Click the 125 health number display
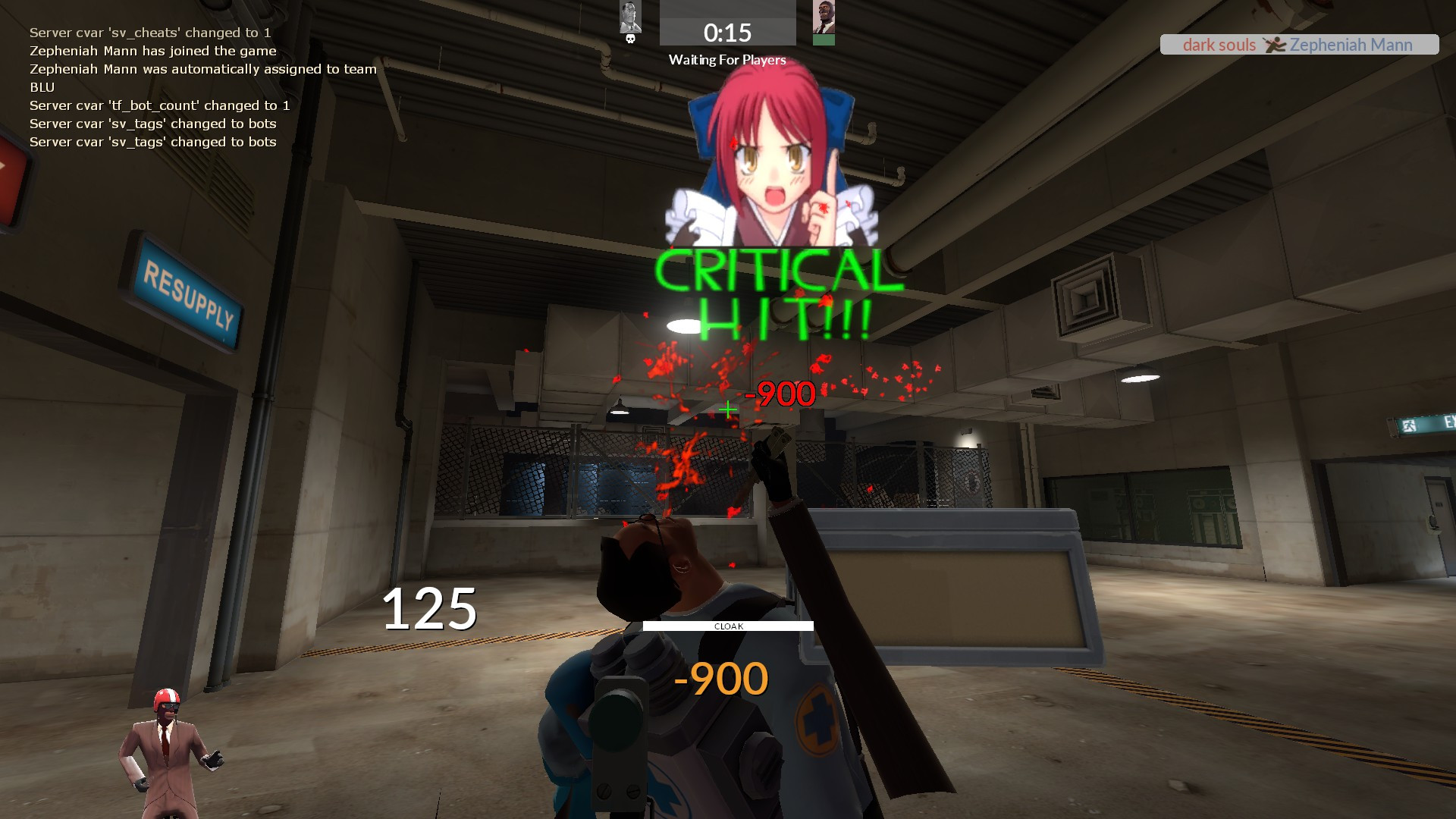This screenshot has width=1456, height=819. [x=430, y=606]
